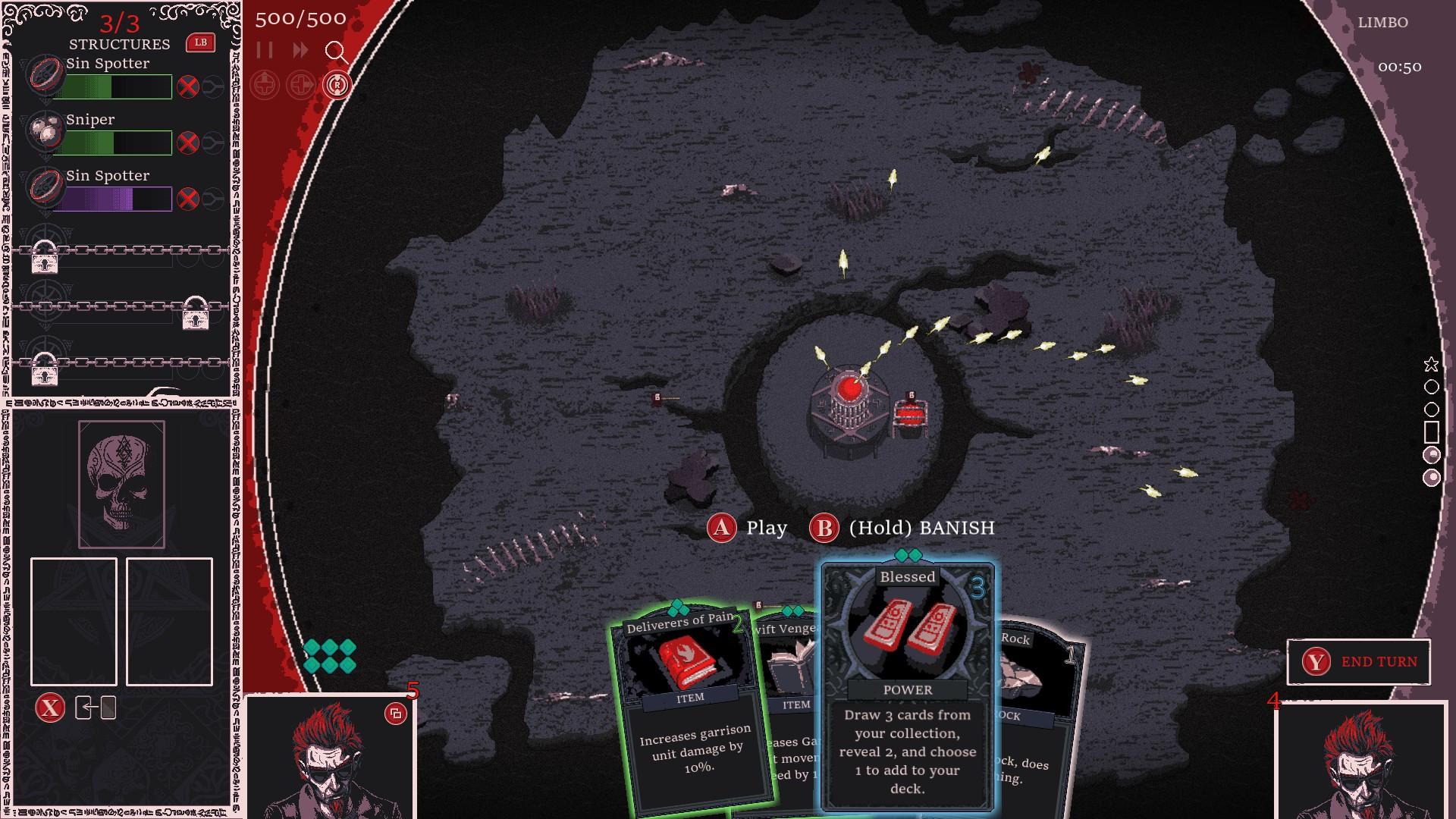Open the discard pile portrait
1456x819 pixels.
point(1361,762)
